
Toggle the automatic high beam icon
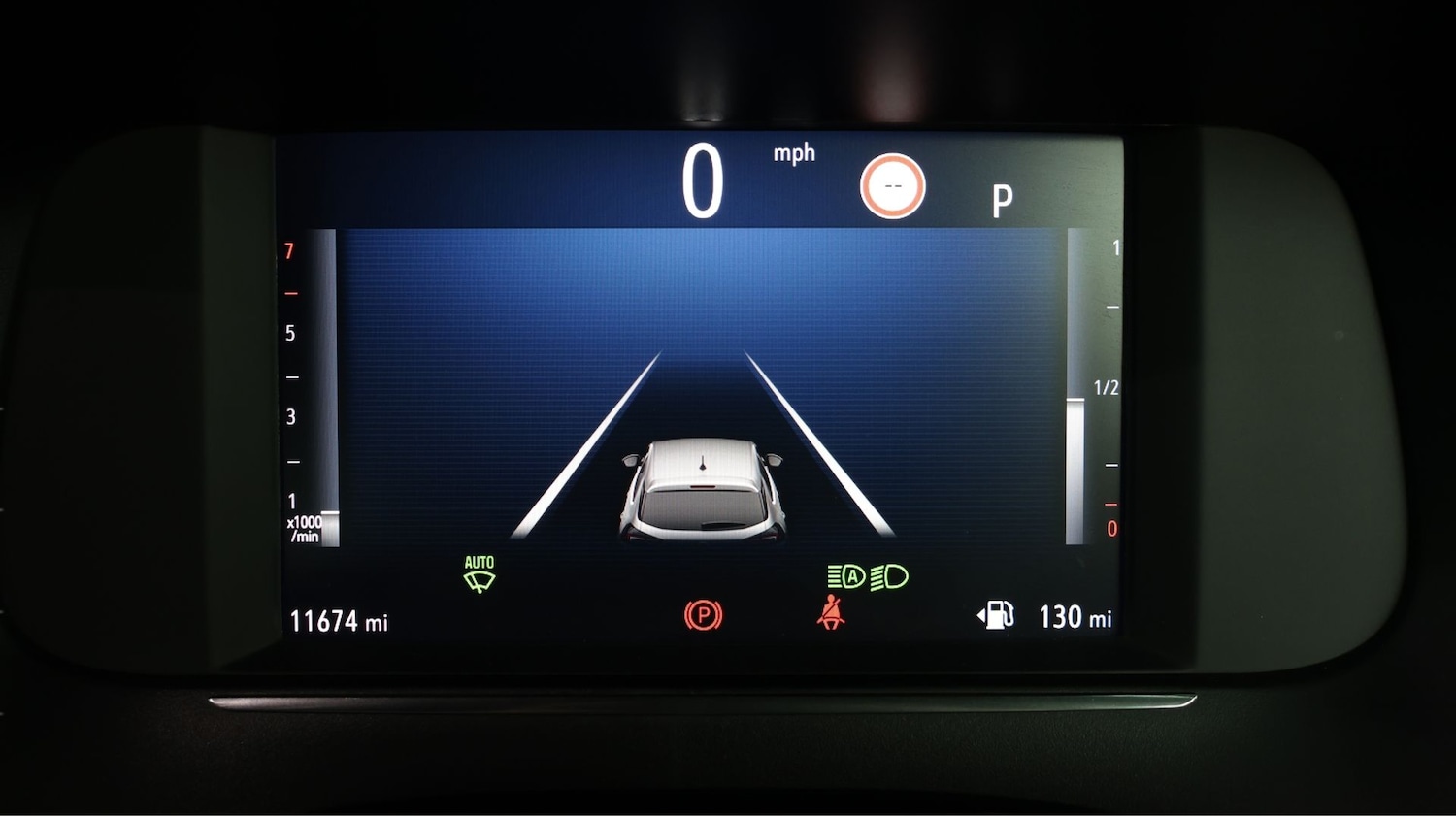(846, 577)
